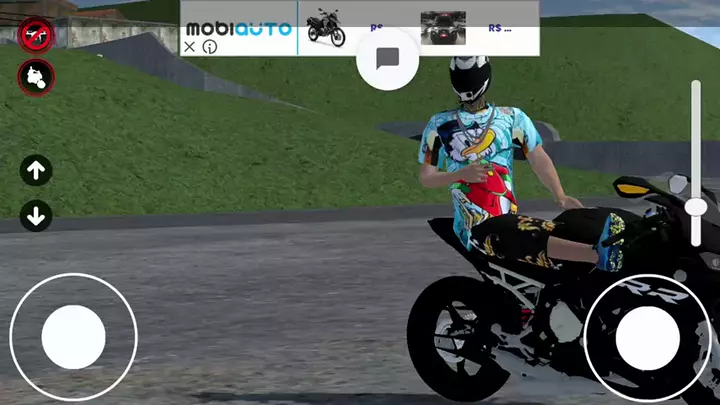
Task: Touch the left virtual joystick
Action: pos(73,336)
